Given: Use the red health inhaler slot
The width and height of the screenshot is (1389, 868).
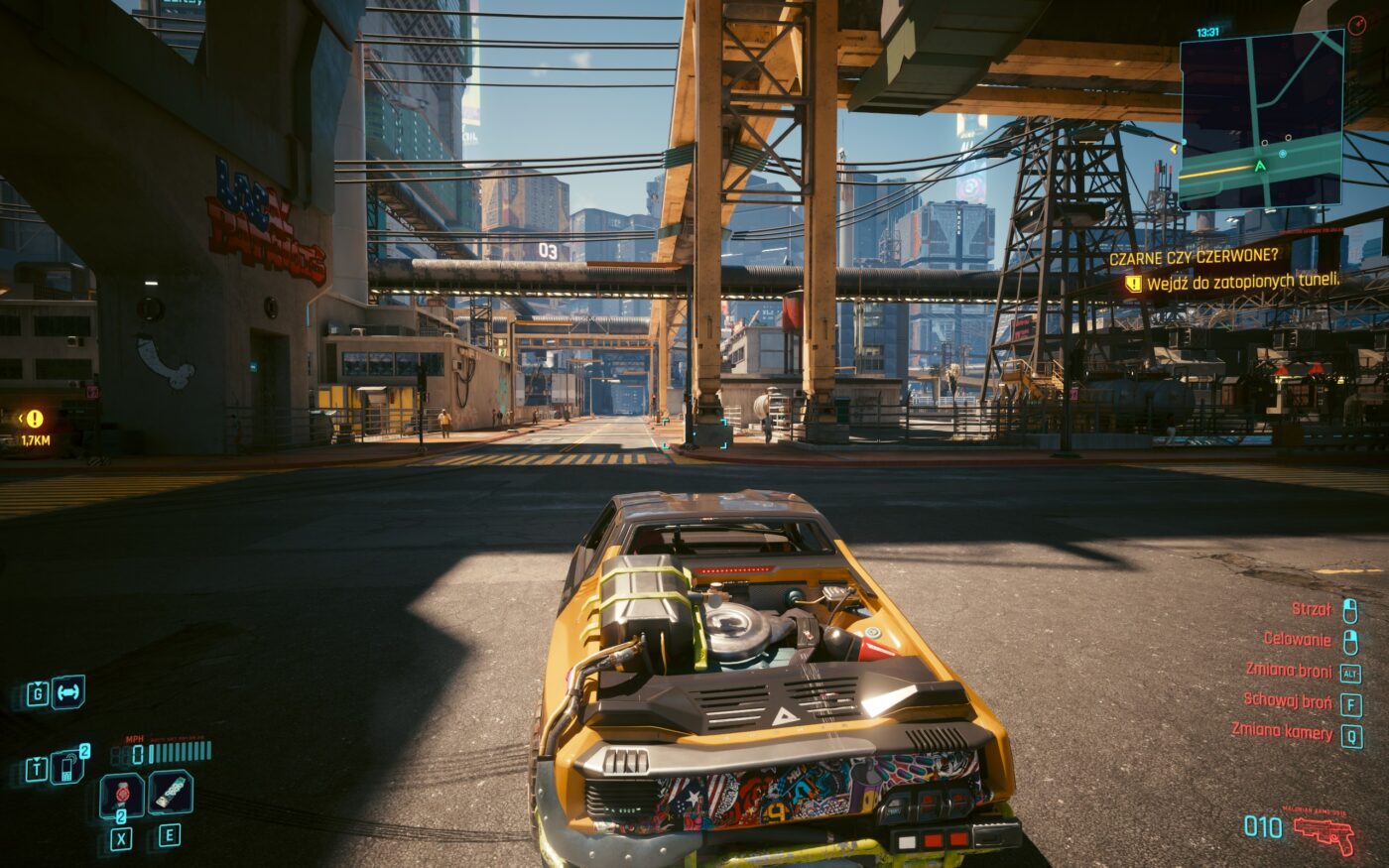Looking at the screenshot, I should click(x=122, y=795).
